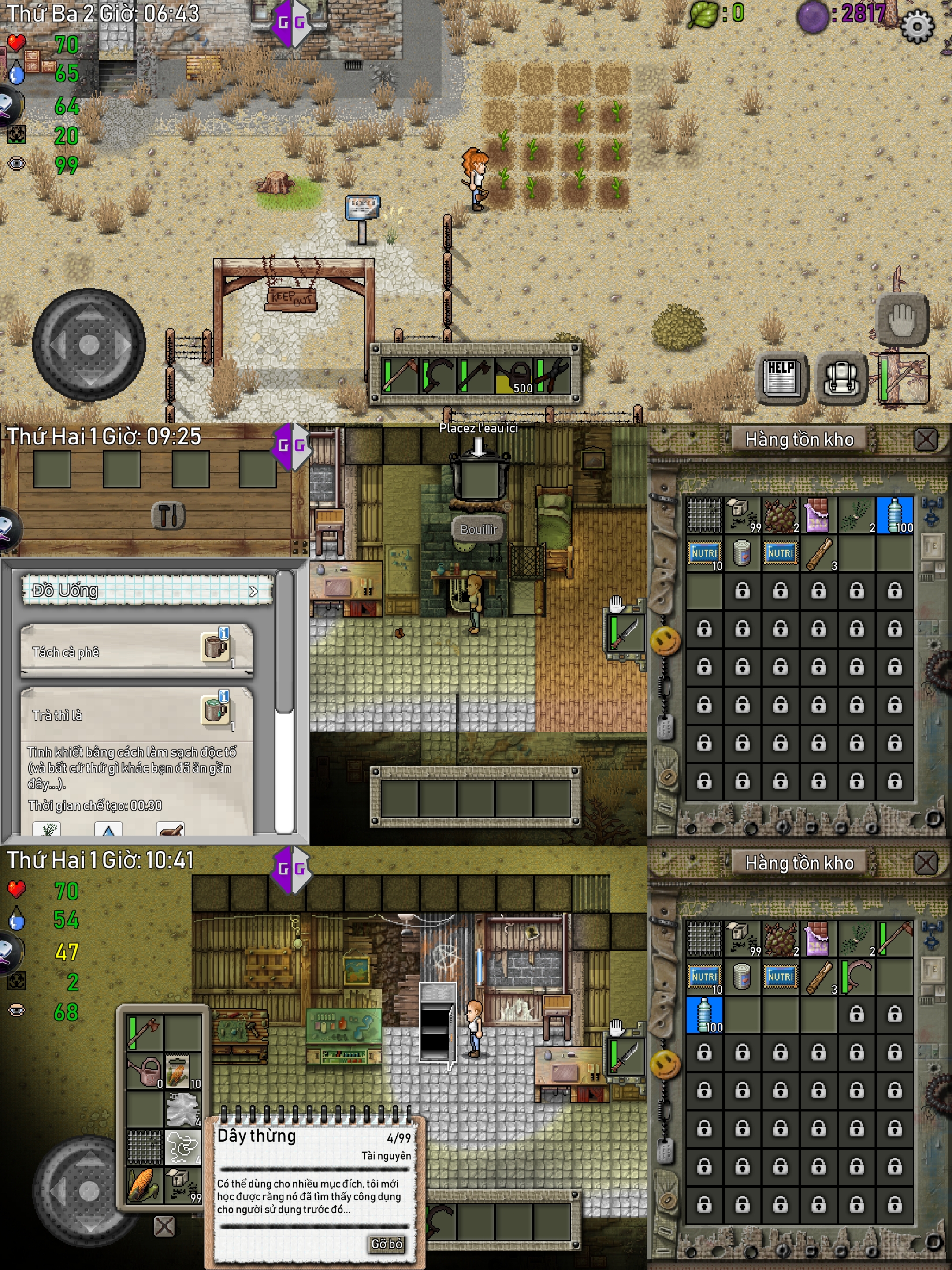Select the corn seed packet with 10
952x1270 pixels.
click(x=182, y=1072)
